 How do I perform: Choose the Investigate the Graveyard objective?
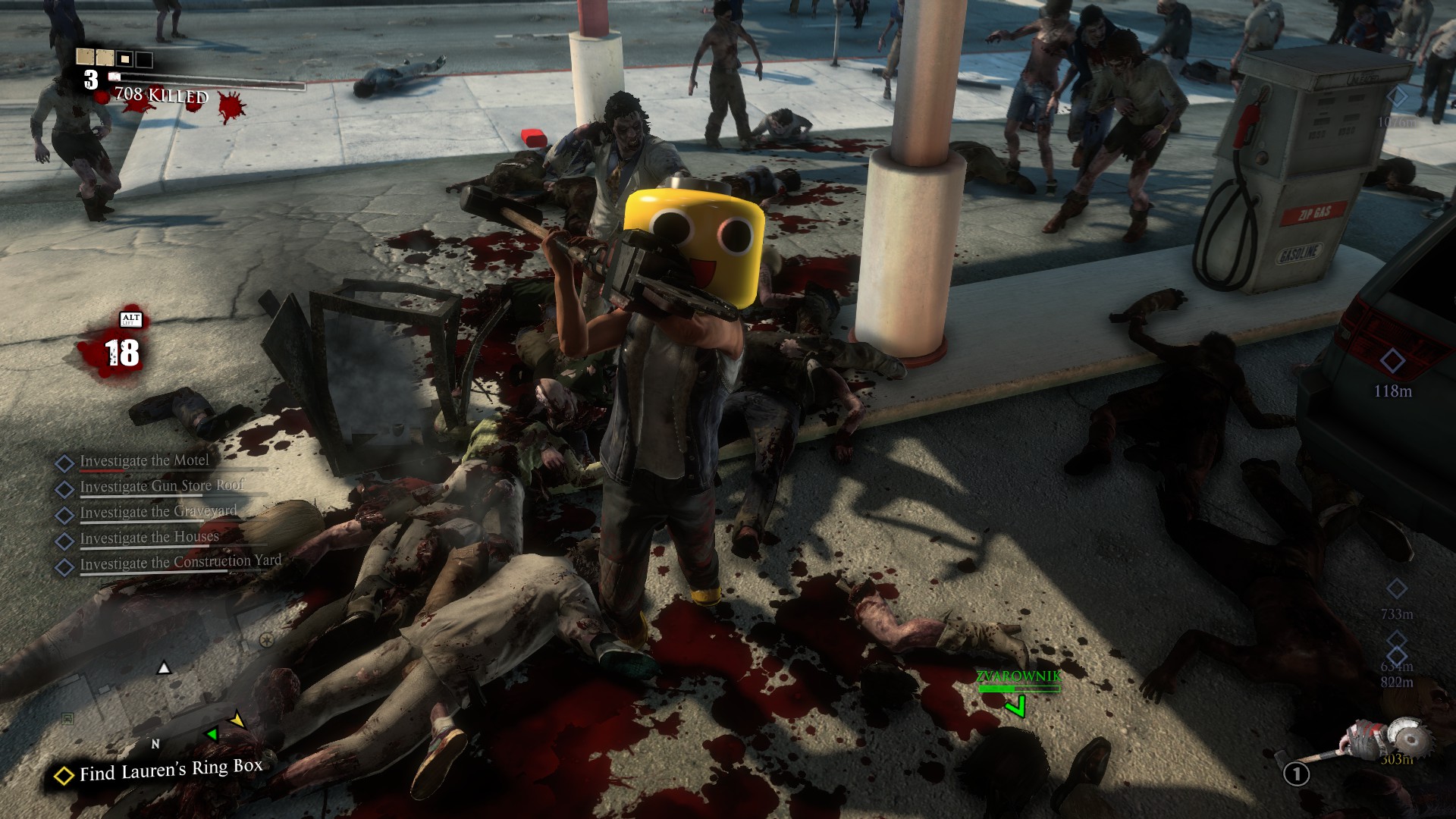pos(158,512)
